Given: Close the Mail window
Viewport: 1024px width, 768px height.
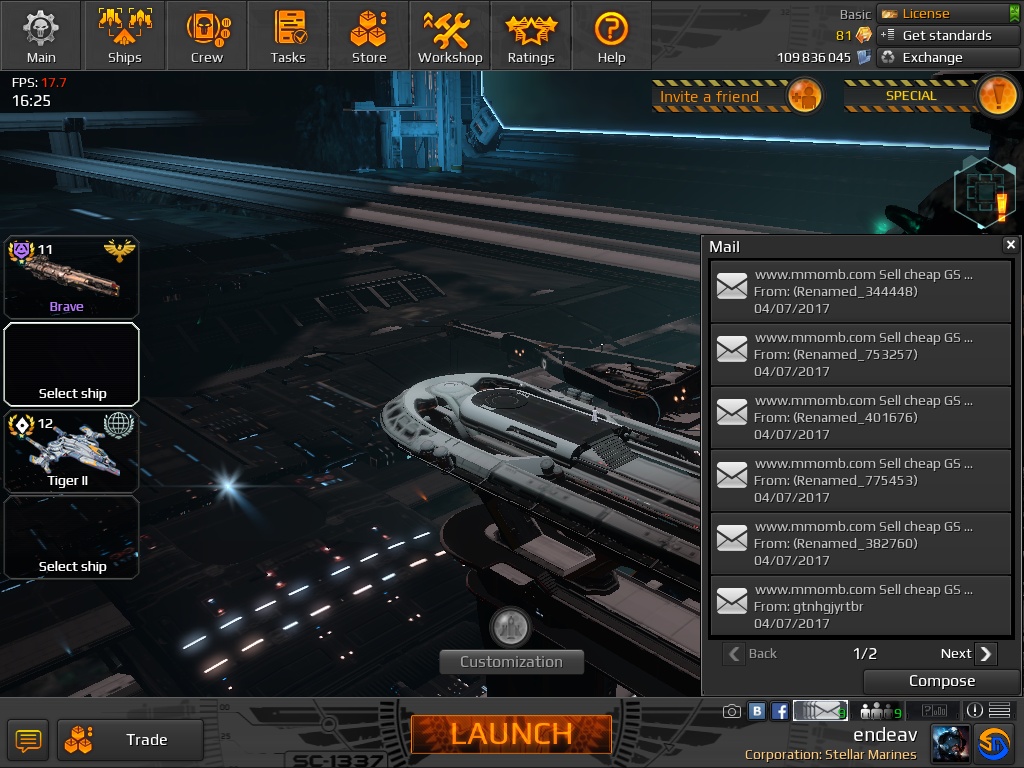Looking at the screenshot, I should coord(1010,245).
